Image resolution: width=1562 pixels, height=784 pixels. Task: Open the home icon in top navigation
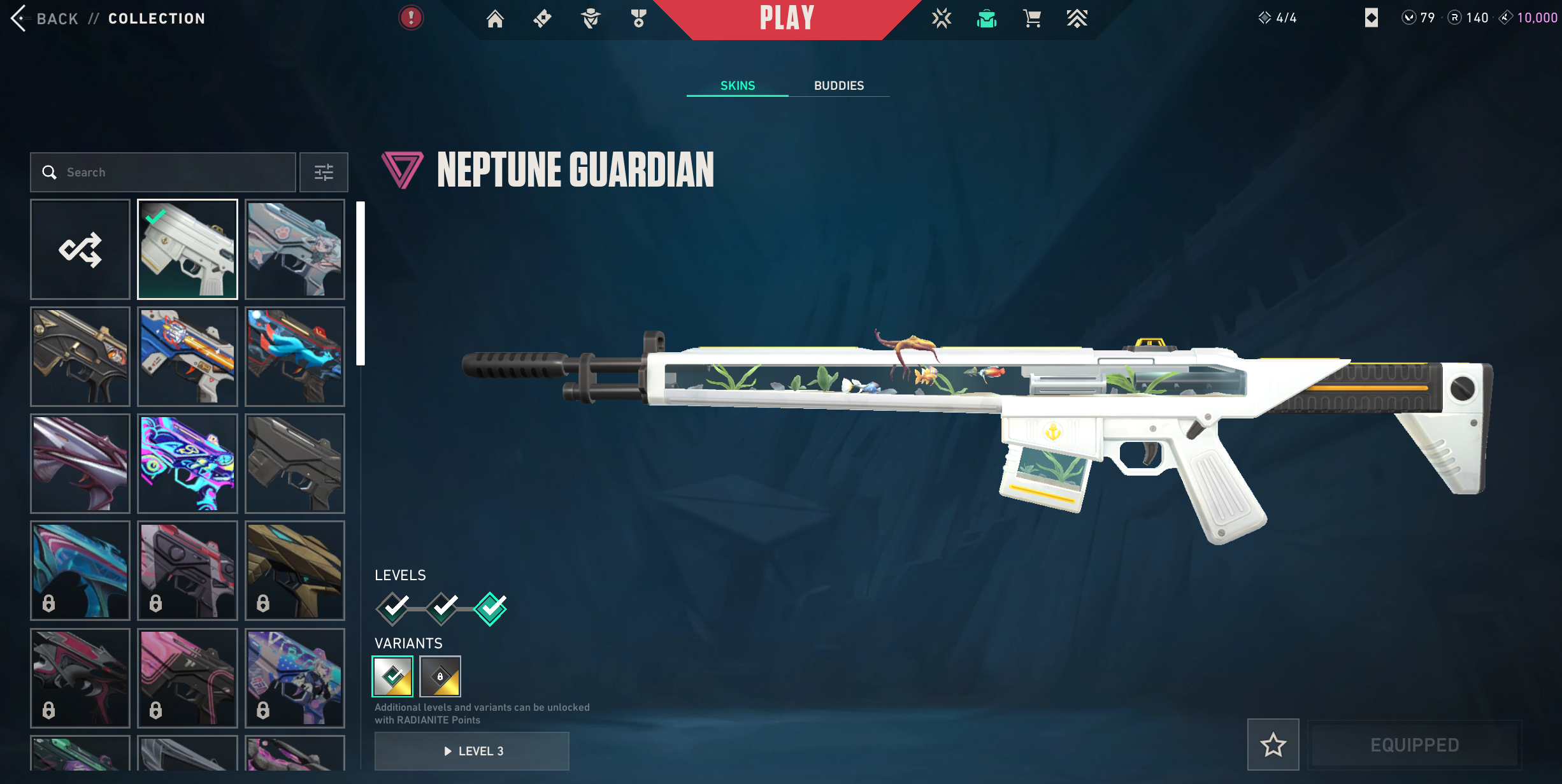[495, 18]
